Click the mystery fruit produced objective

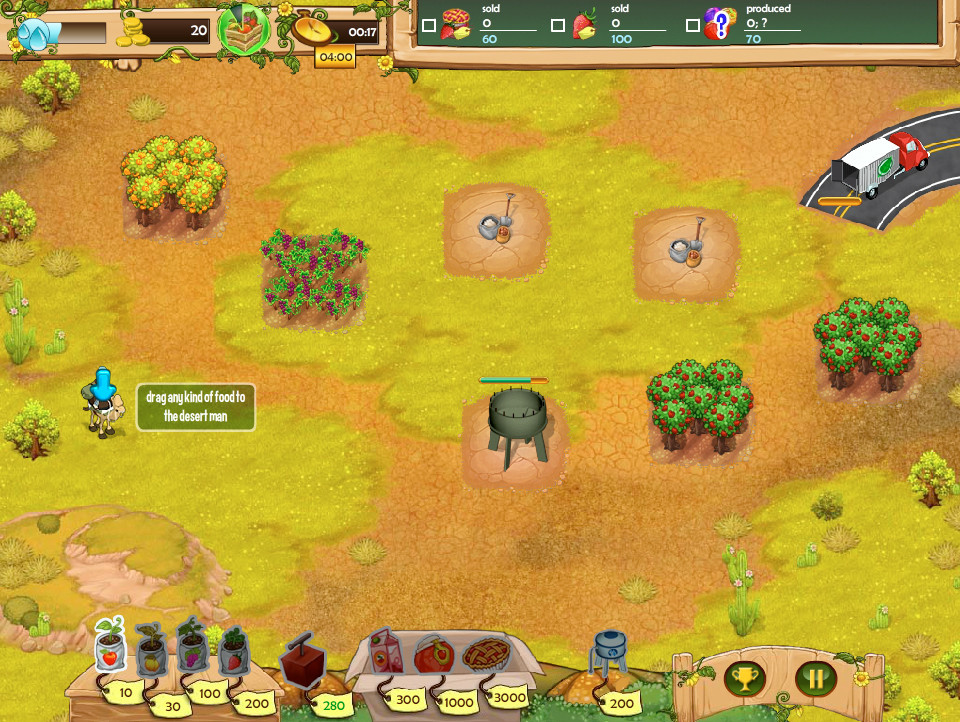[719, 24]
